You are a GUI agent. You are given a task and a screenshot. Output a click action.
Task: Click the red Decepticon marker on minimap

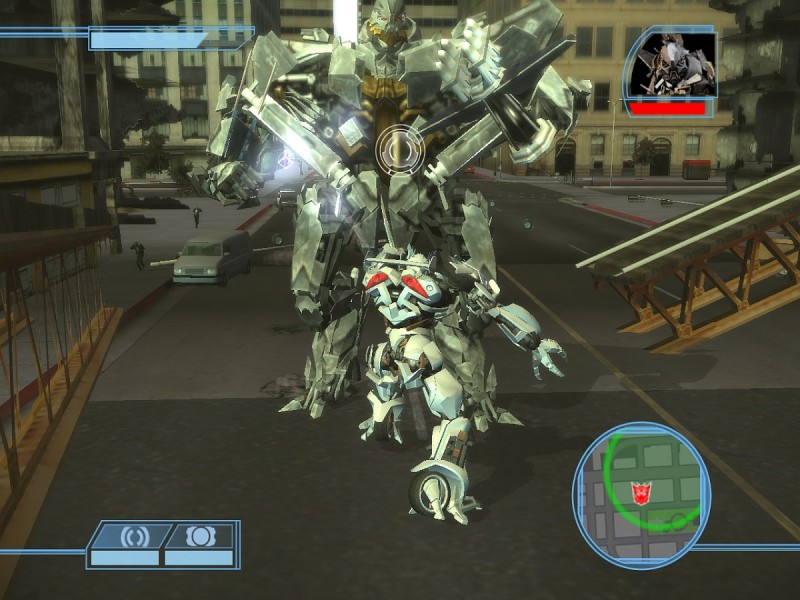[x=640, y=493]
